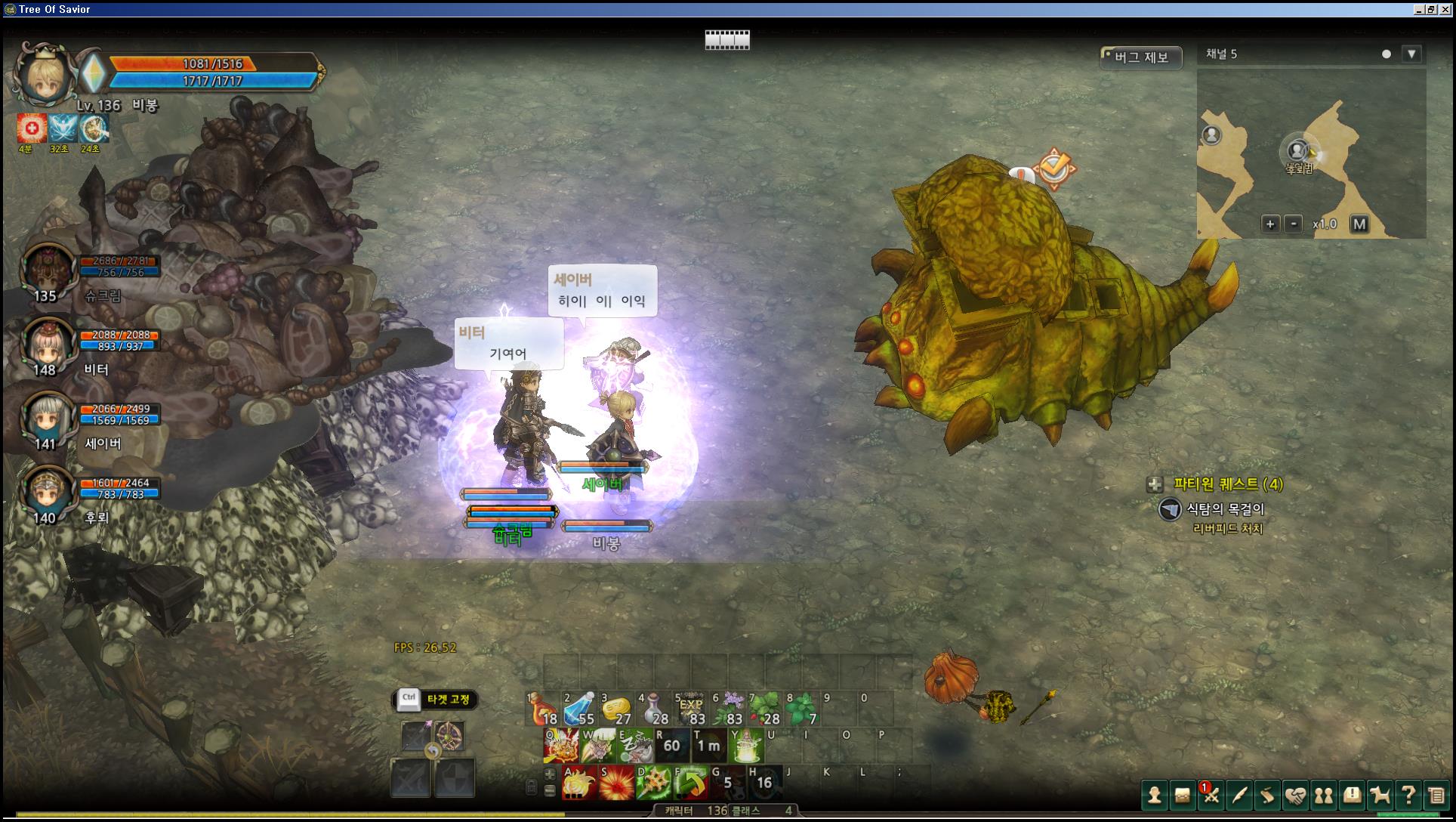Open the help question mark menu
Screen dimensions: 1456x822
point(1408,795)
